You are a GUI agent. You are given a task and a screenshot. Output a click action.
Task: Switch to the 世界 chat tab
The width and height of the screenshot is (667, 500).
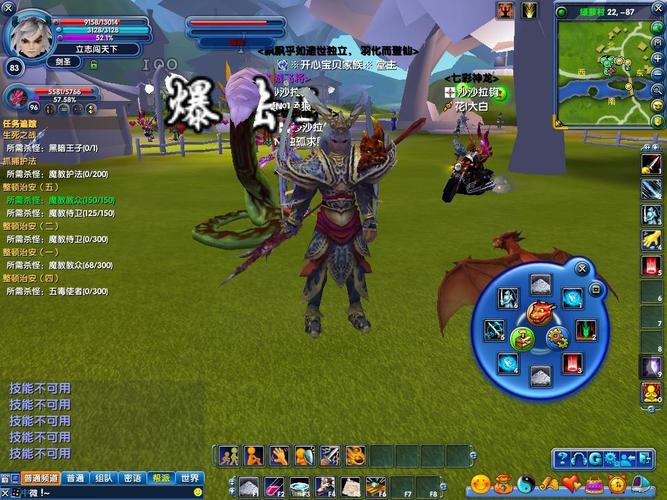point(190,478)
